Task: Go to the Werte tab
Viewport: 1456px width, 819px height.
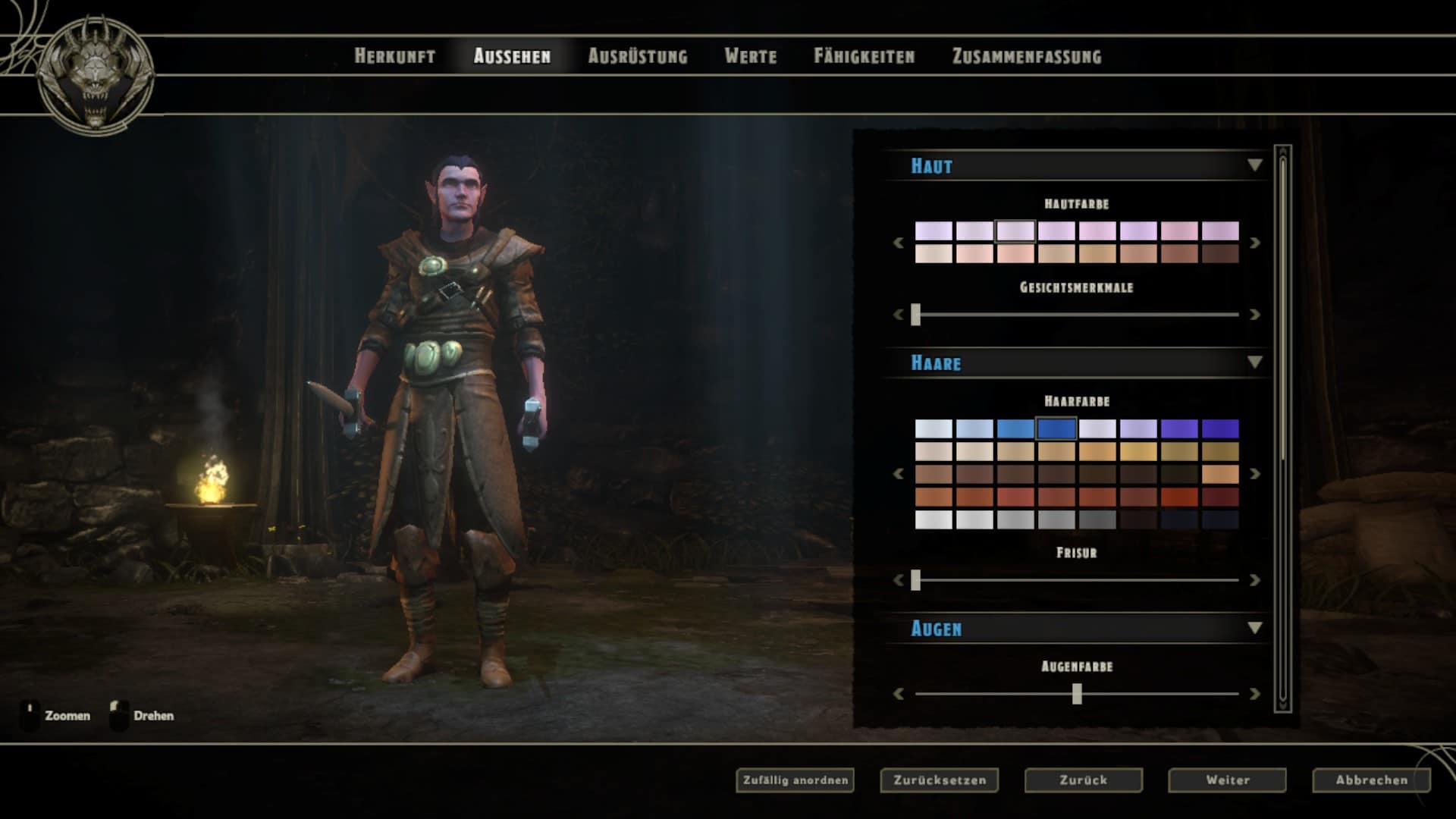Action: pos(750,56)
